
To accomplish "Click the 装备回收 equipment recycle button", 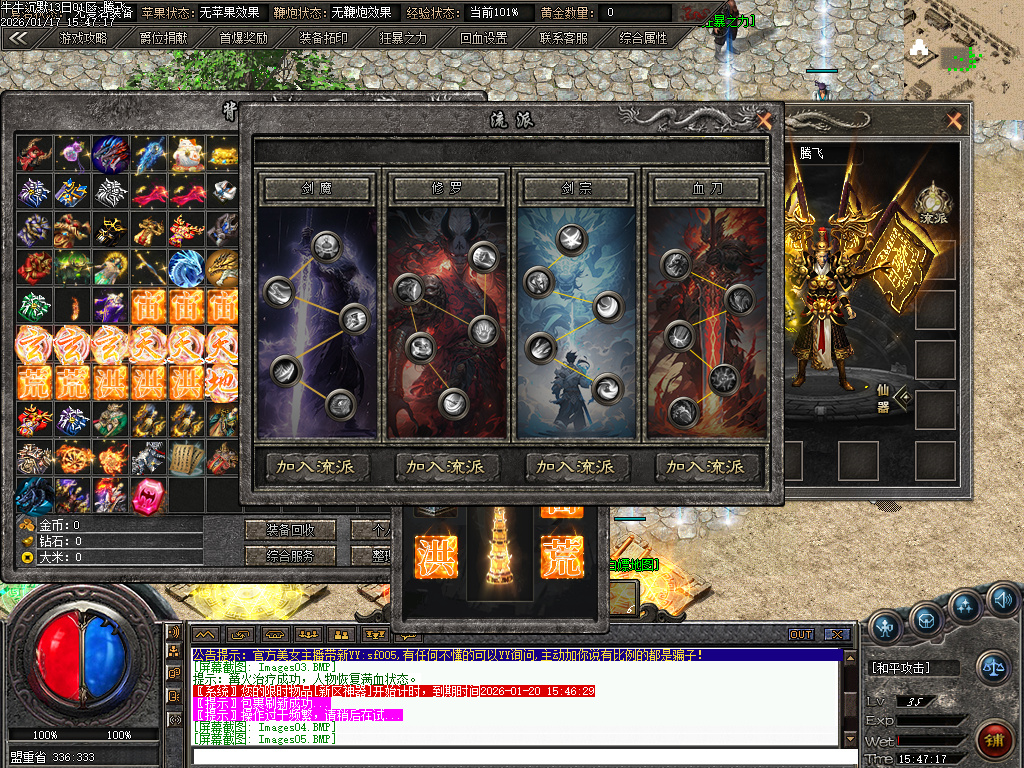I will pyautogui.click(x=291, y=529).
